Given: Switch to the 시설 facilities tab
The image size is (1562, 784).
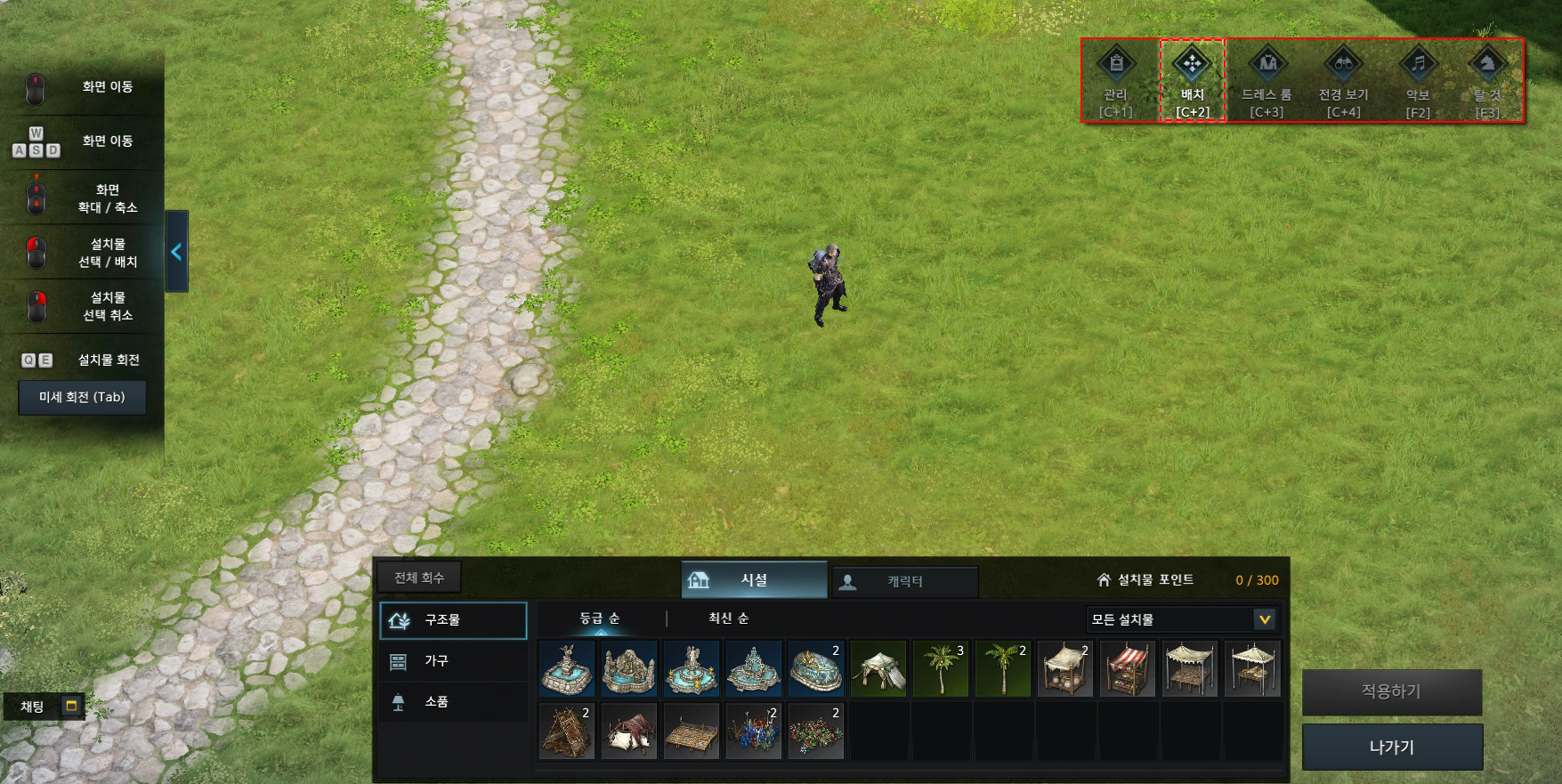Looking at the screenshot, I should (754, 580).
